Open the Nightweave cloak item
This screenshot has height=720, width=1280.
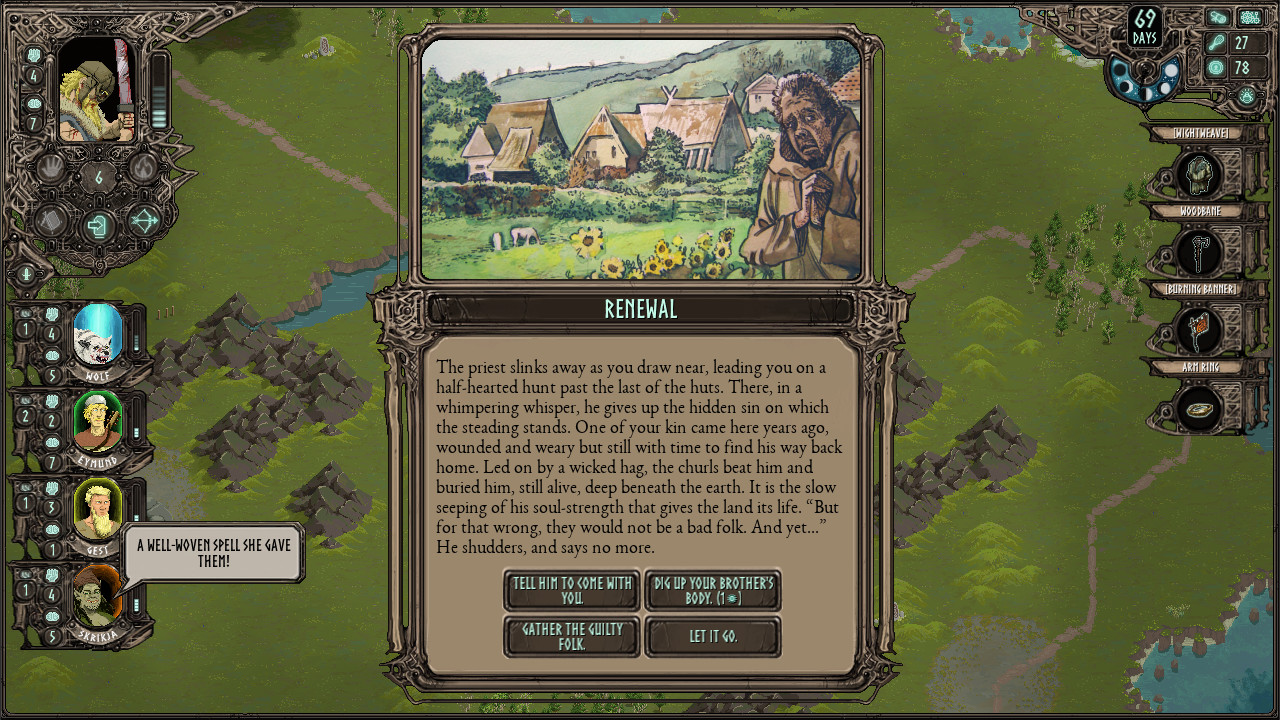click(1198, 176)
